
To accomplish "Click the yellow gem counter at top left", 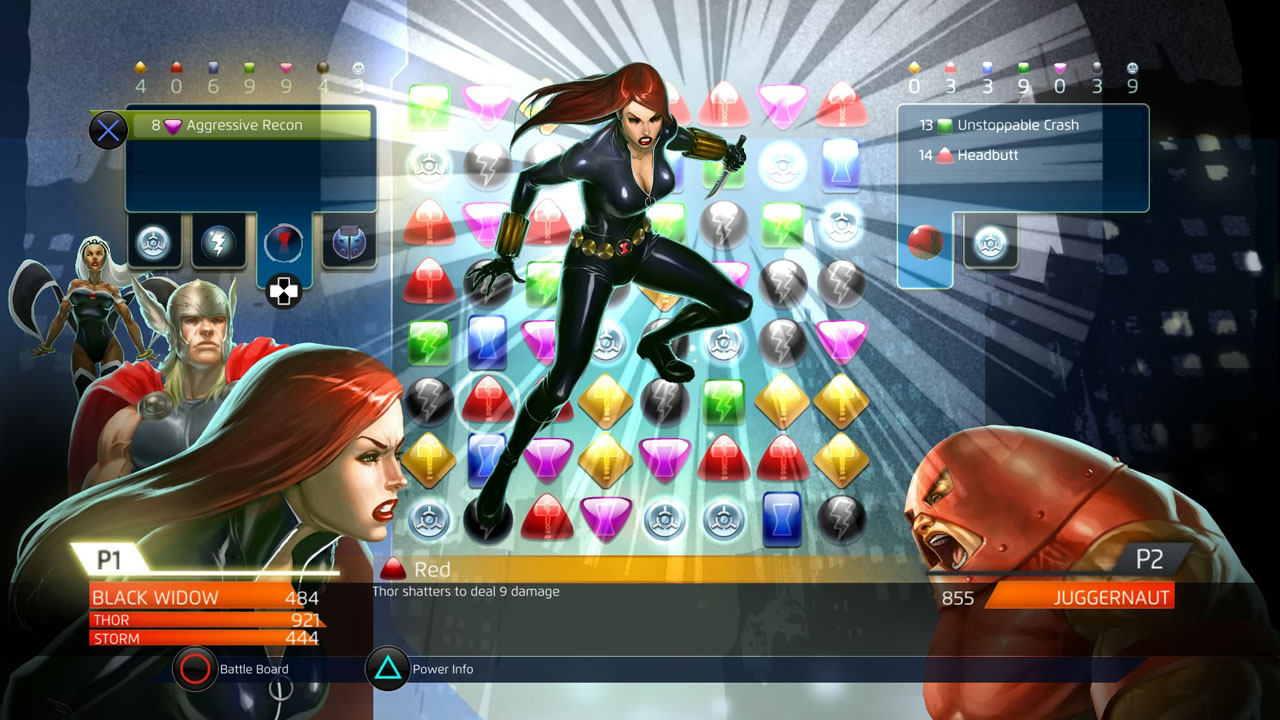I will (x=140, y=73).
